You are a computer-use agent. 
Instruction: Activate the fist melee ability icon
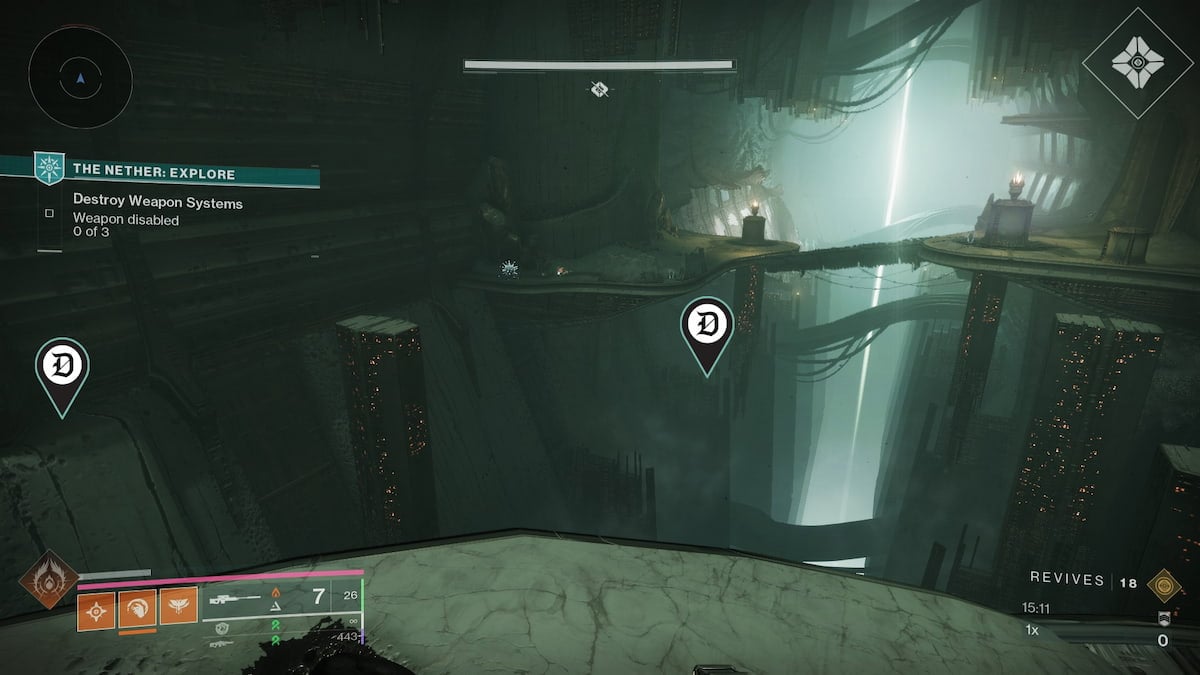[x=138, y=607]
